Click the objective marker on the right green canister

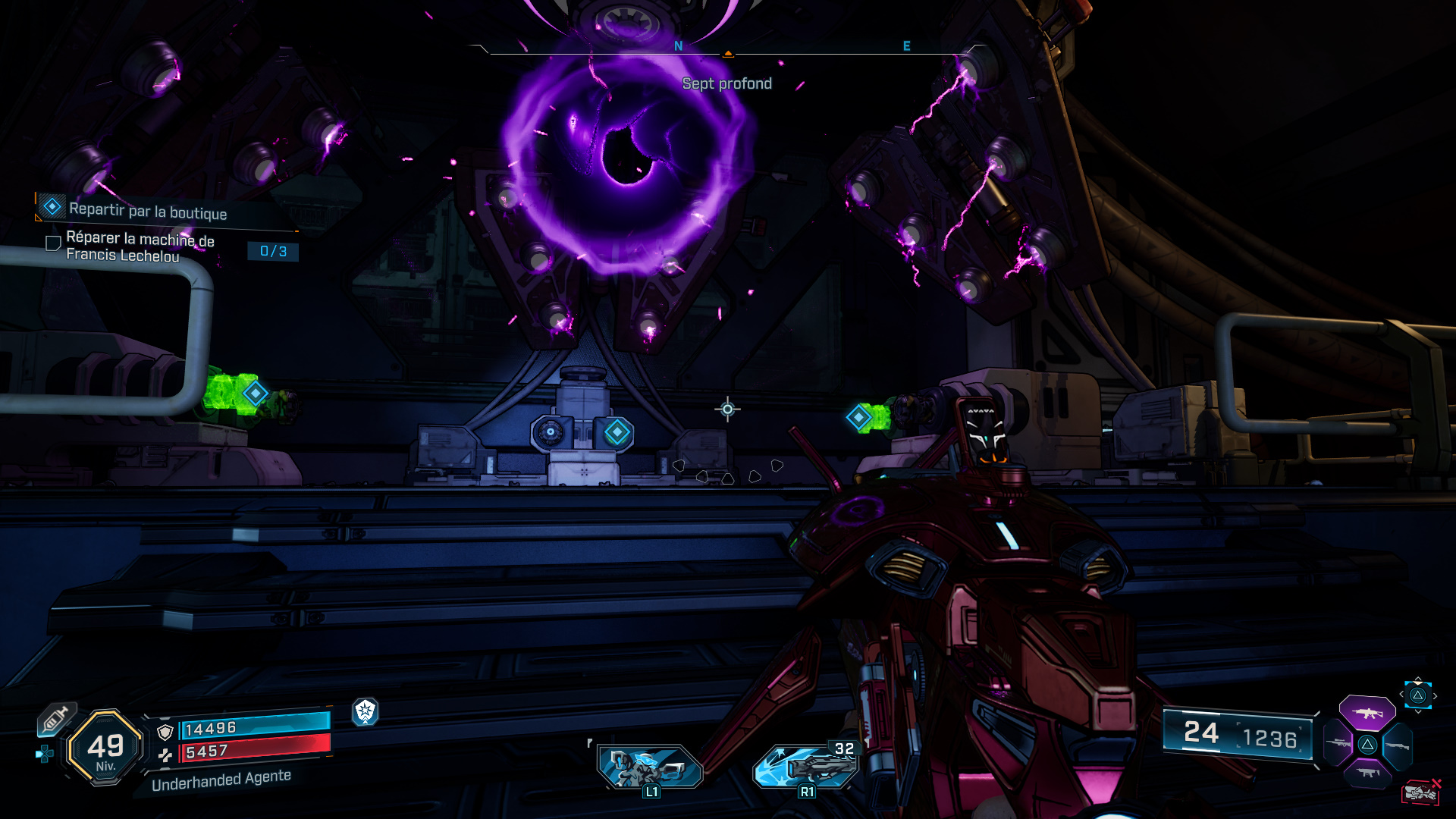tap(858, 417)
